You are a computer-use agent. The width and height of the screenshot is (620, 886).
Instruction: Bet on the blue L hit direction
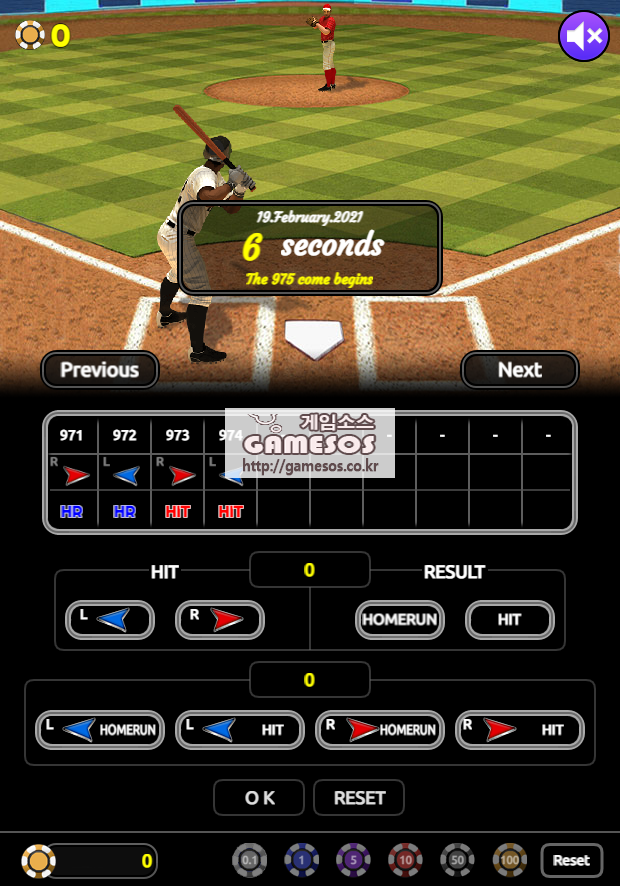click(x=110, y=620)
